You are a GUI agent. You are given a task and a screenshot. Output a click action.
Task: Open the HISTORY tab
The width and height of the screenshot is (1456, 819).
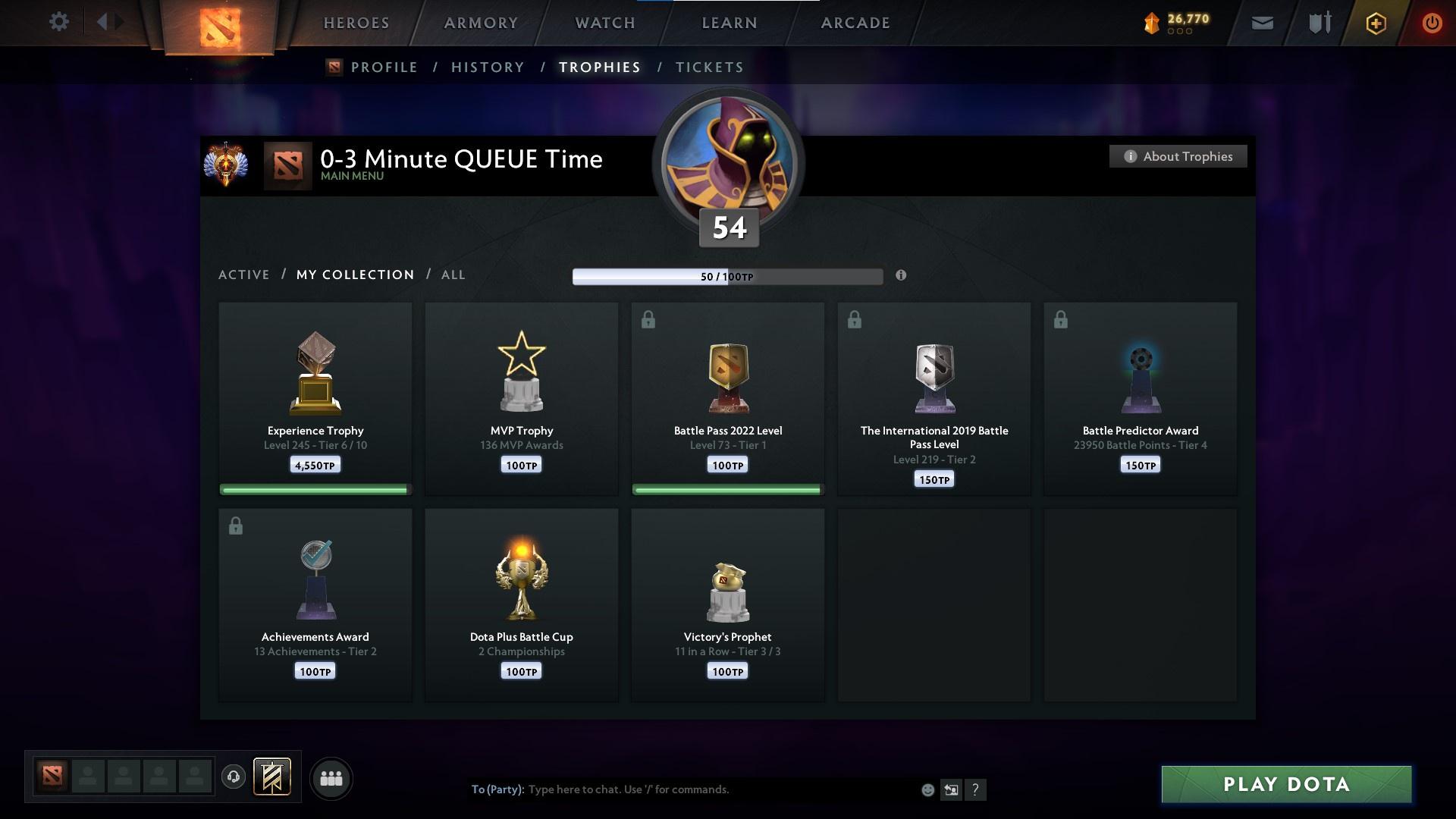[x=488, y=67]
